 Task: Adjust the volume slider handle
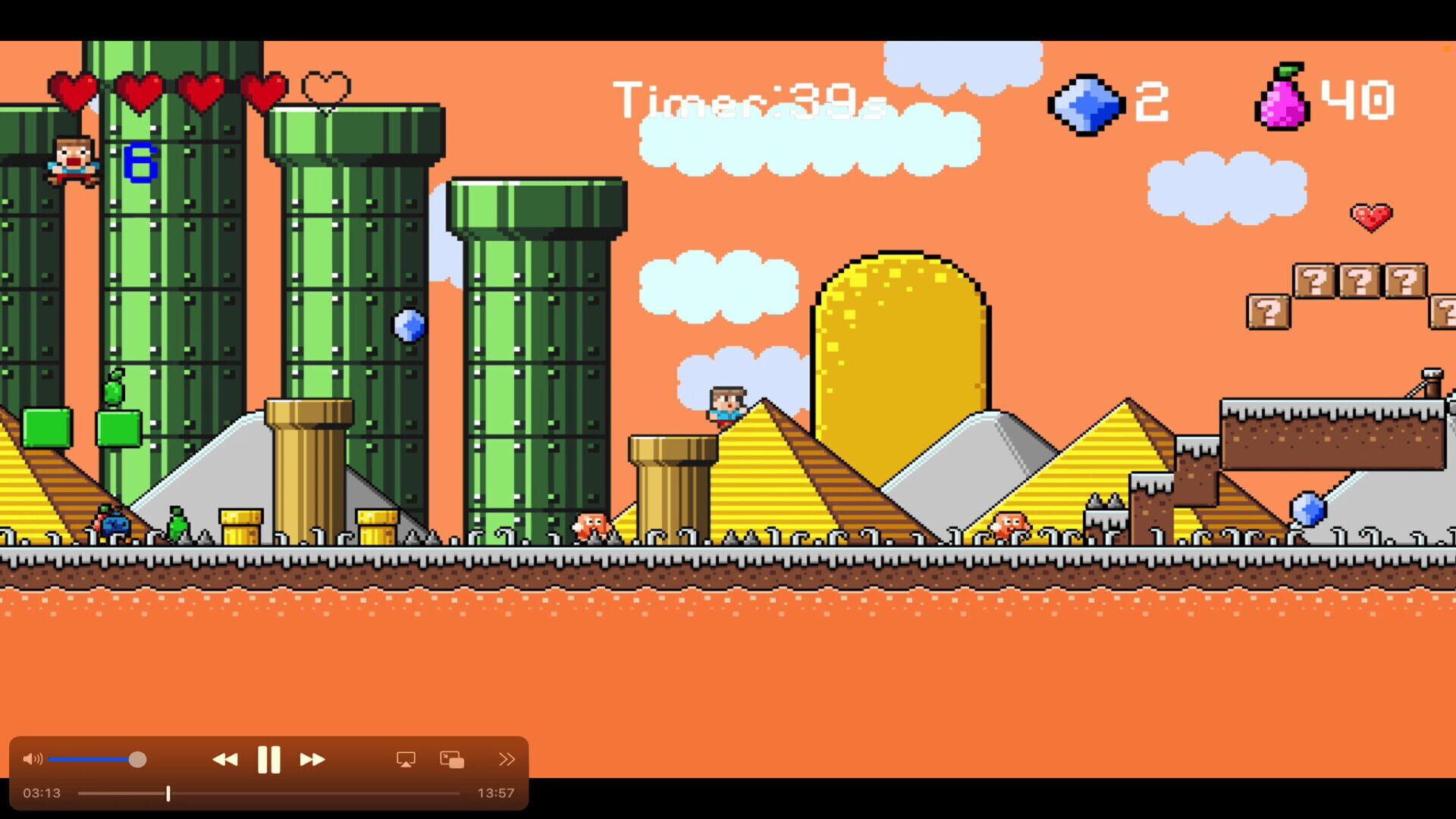point(137,758)
